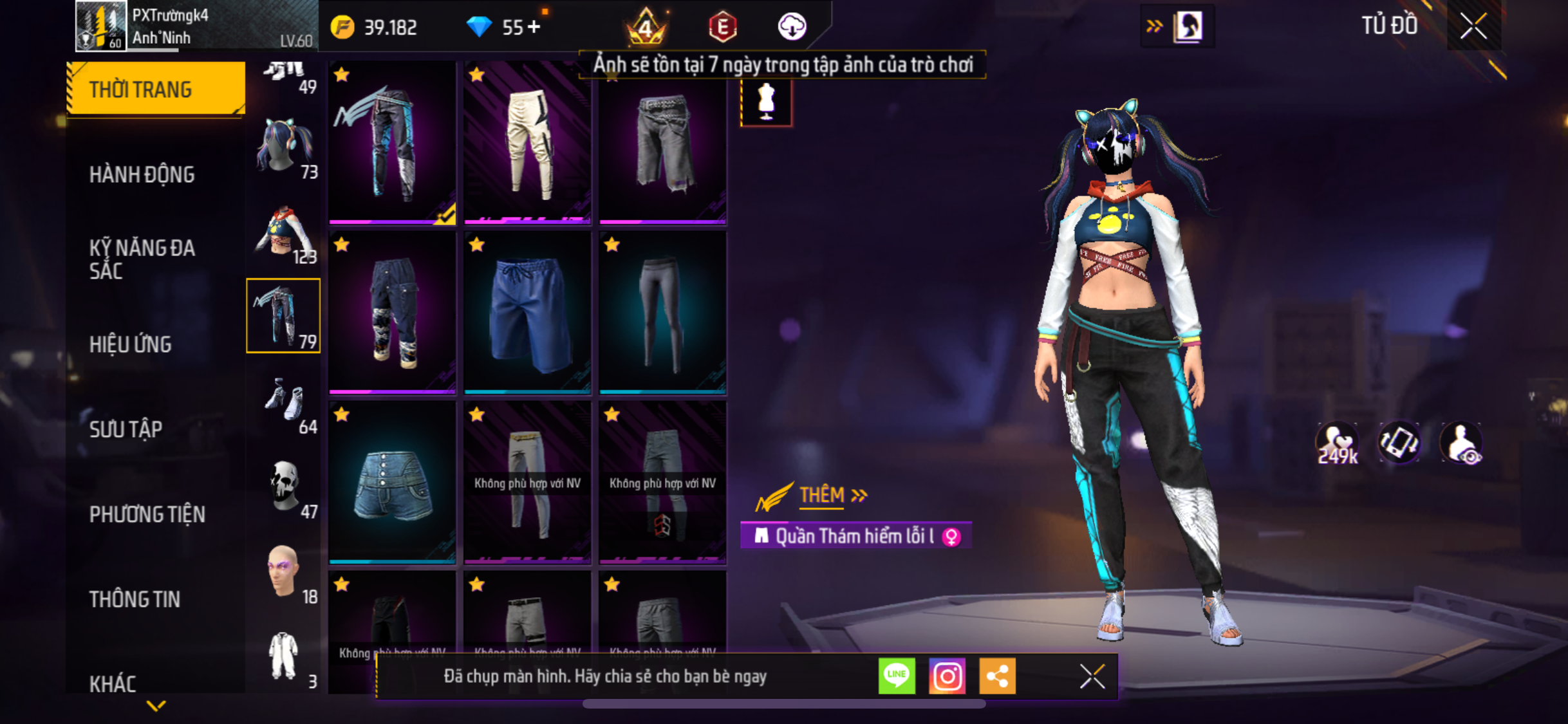
Task: Open the Sưu Tập section
Action: click(x=126, y=429)
